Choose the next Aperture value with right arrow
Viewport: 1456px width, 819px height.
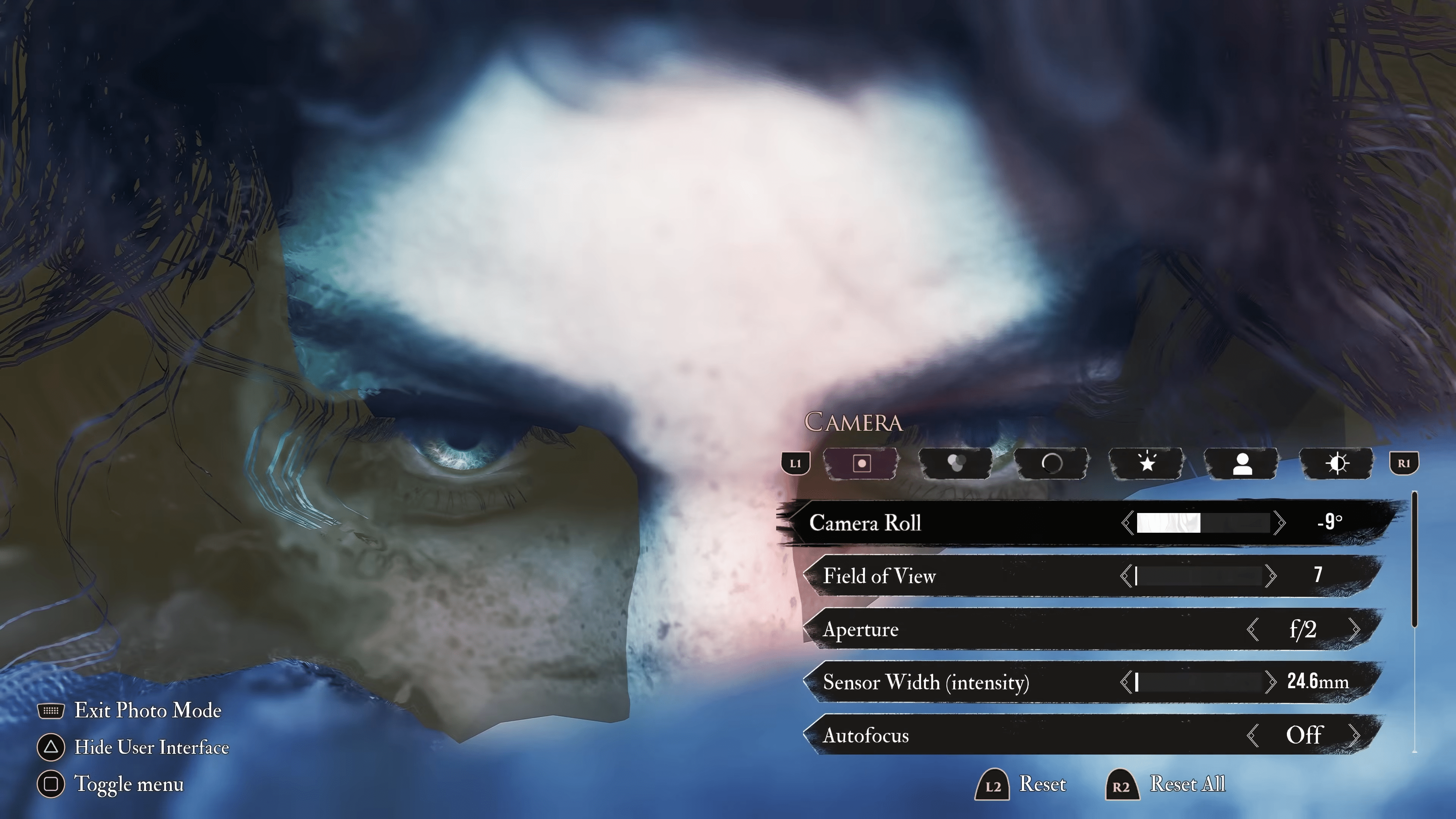1354,629
